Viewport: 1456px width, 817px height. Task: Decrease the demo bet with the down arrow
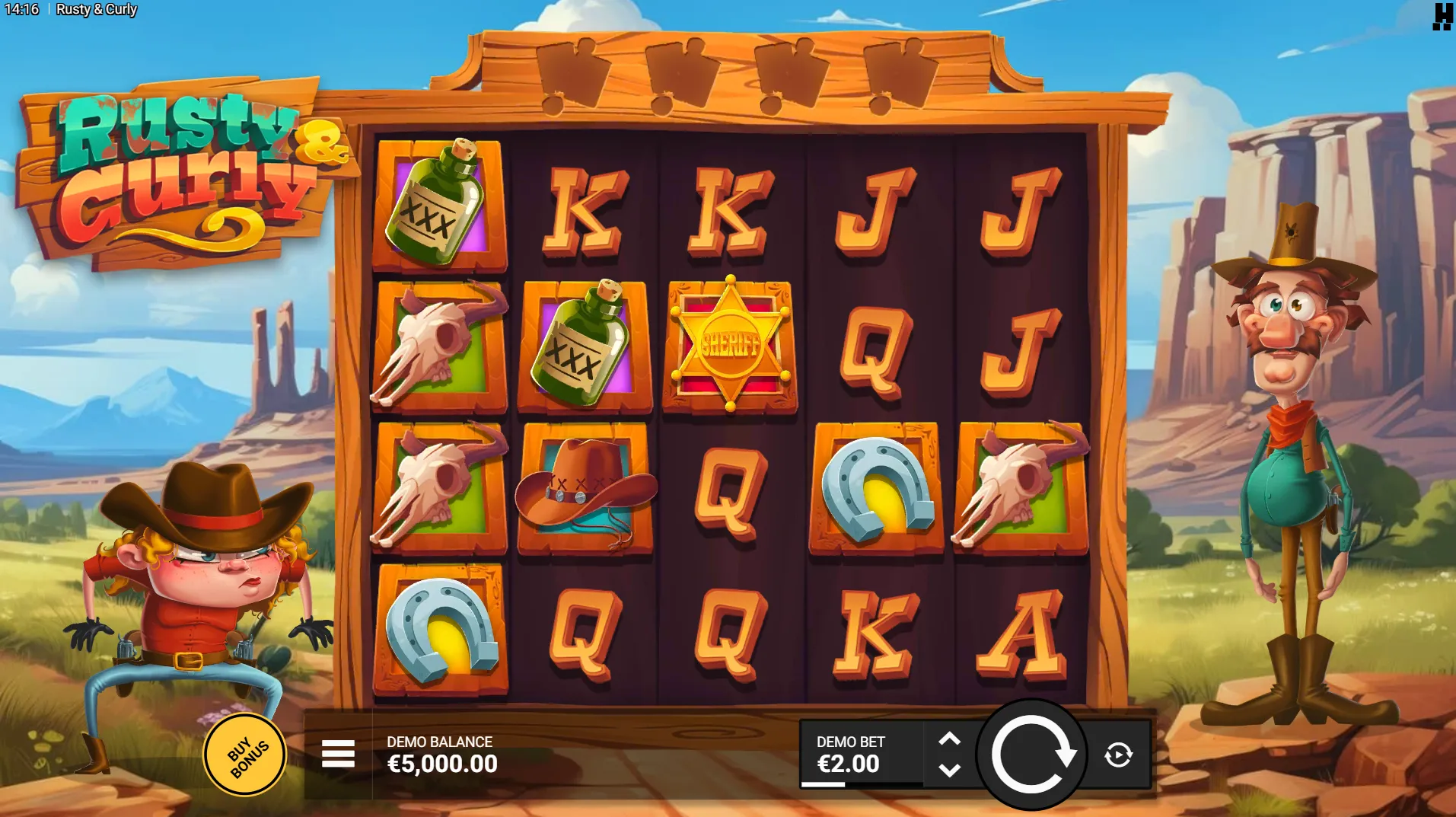949,771
